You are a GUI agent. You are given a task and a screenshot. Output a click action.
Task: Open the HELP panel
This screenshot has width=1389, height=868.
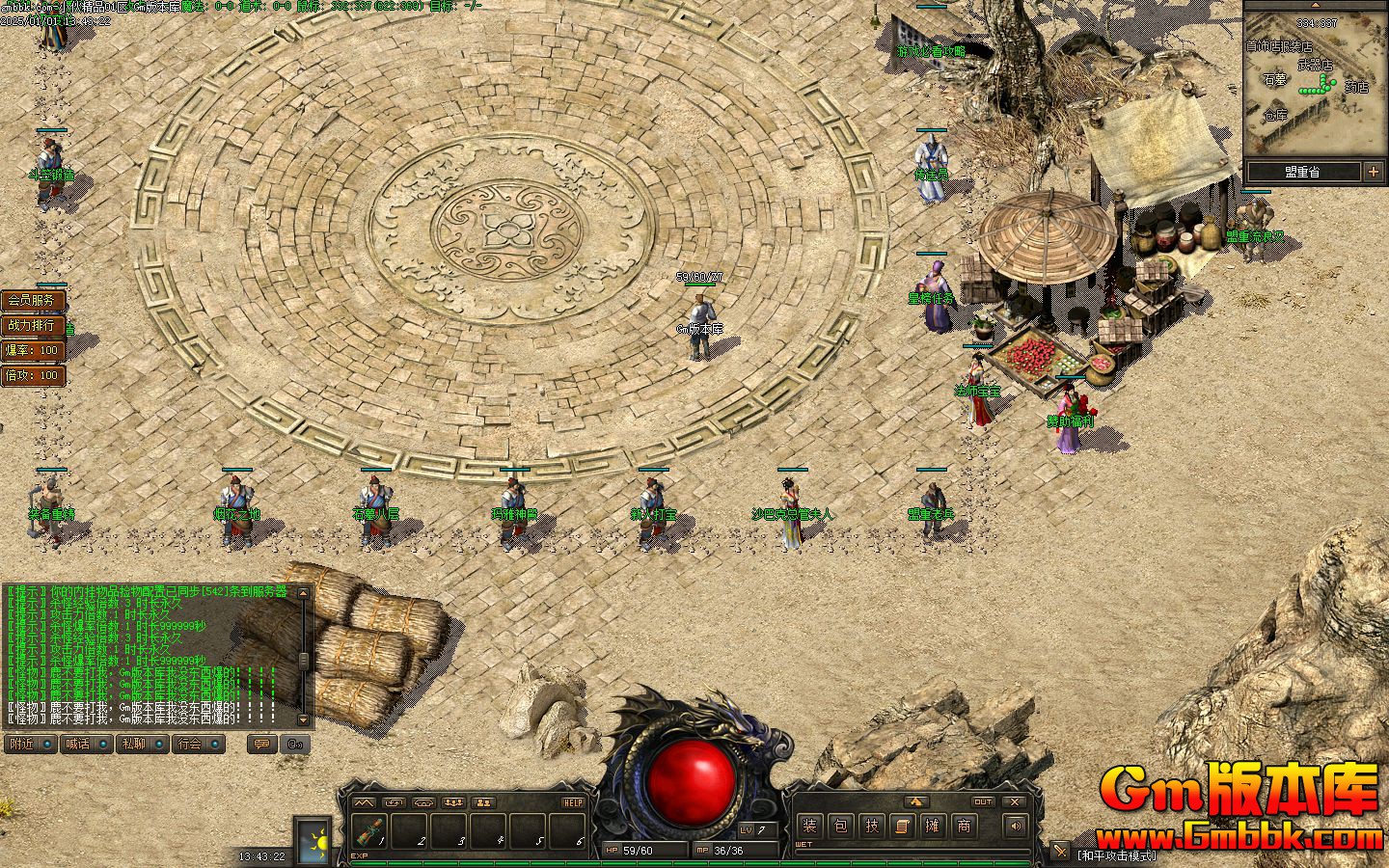573,802
